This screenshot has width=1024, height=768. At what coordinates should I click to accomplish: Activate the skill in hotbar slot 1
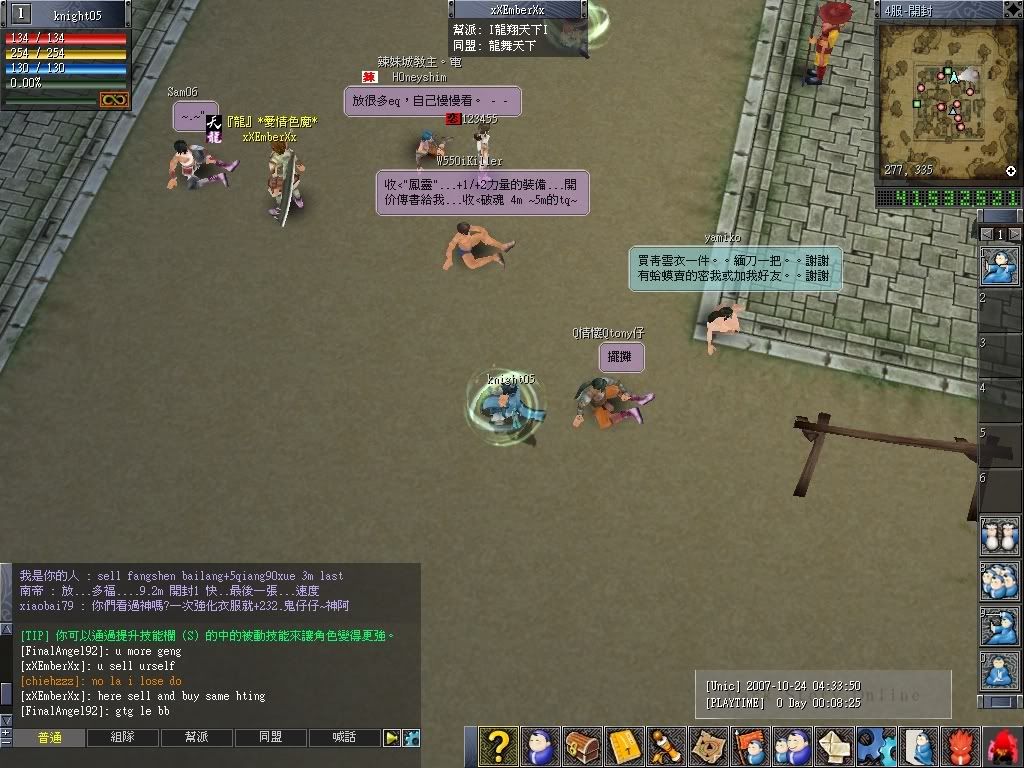coord(1001,268)
